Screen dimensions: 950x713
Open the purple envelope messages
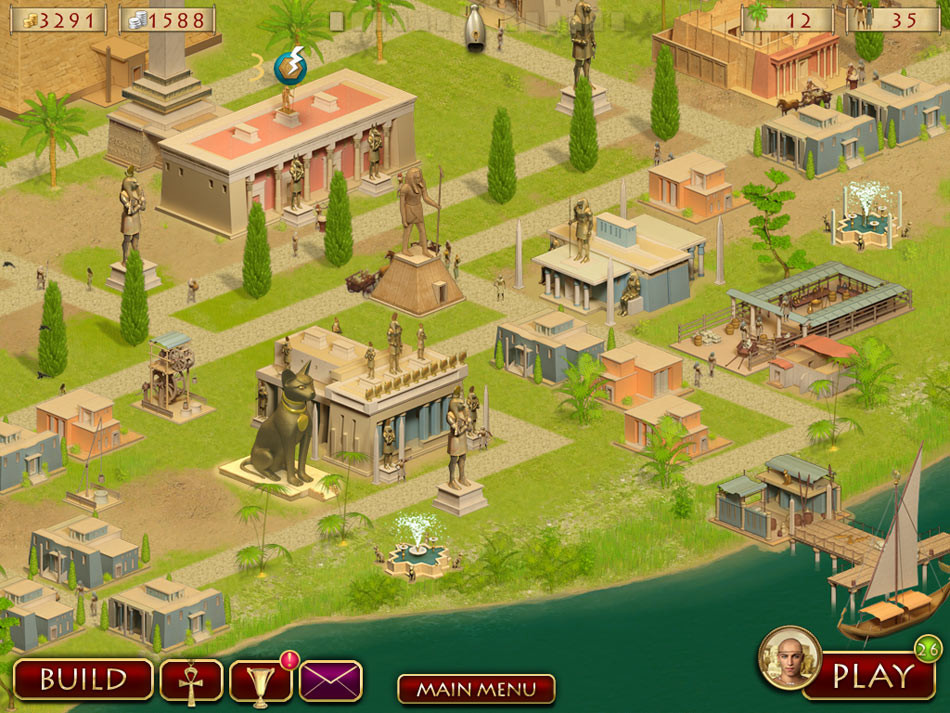point(331,681)
